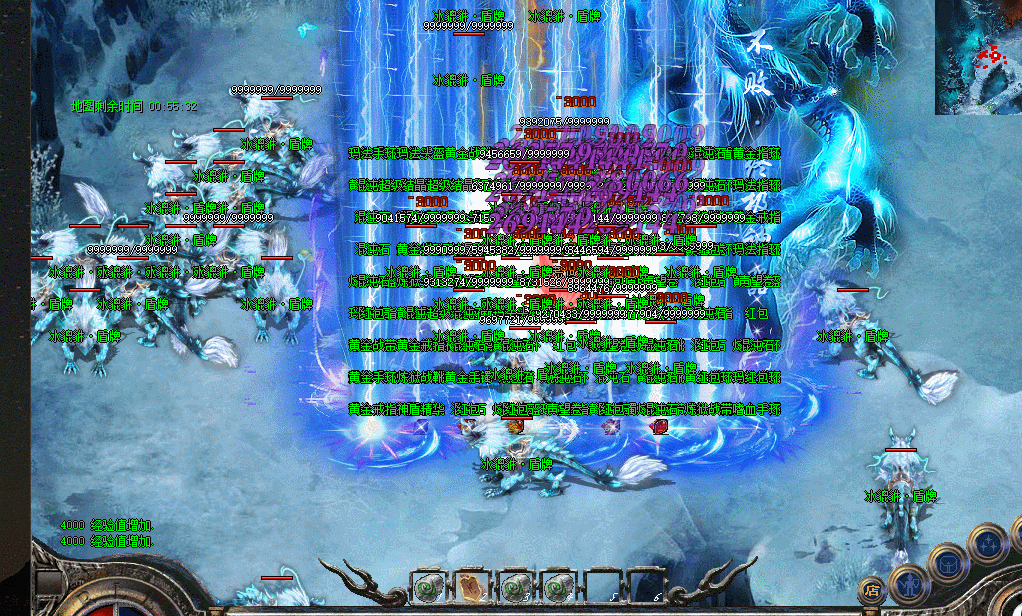The height and width of the screenshot is (616, 1022).
Task: Click the blue round armor-shaped icon button
Action: [x=946, y=562]
